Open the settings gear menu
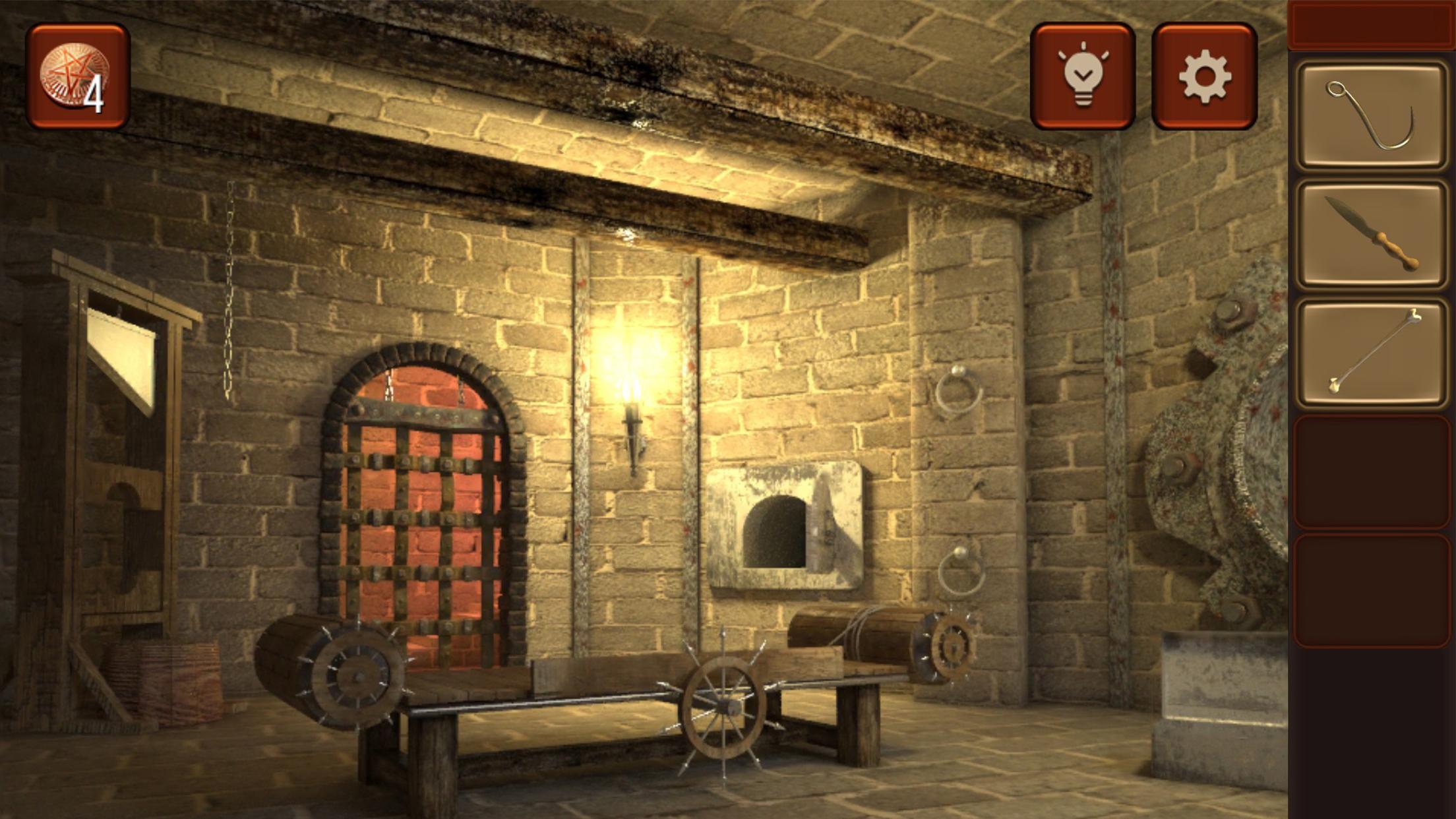The image size is (1456, 819). [x=1207, y=77]
